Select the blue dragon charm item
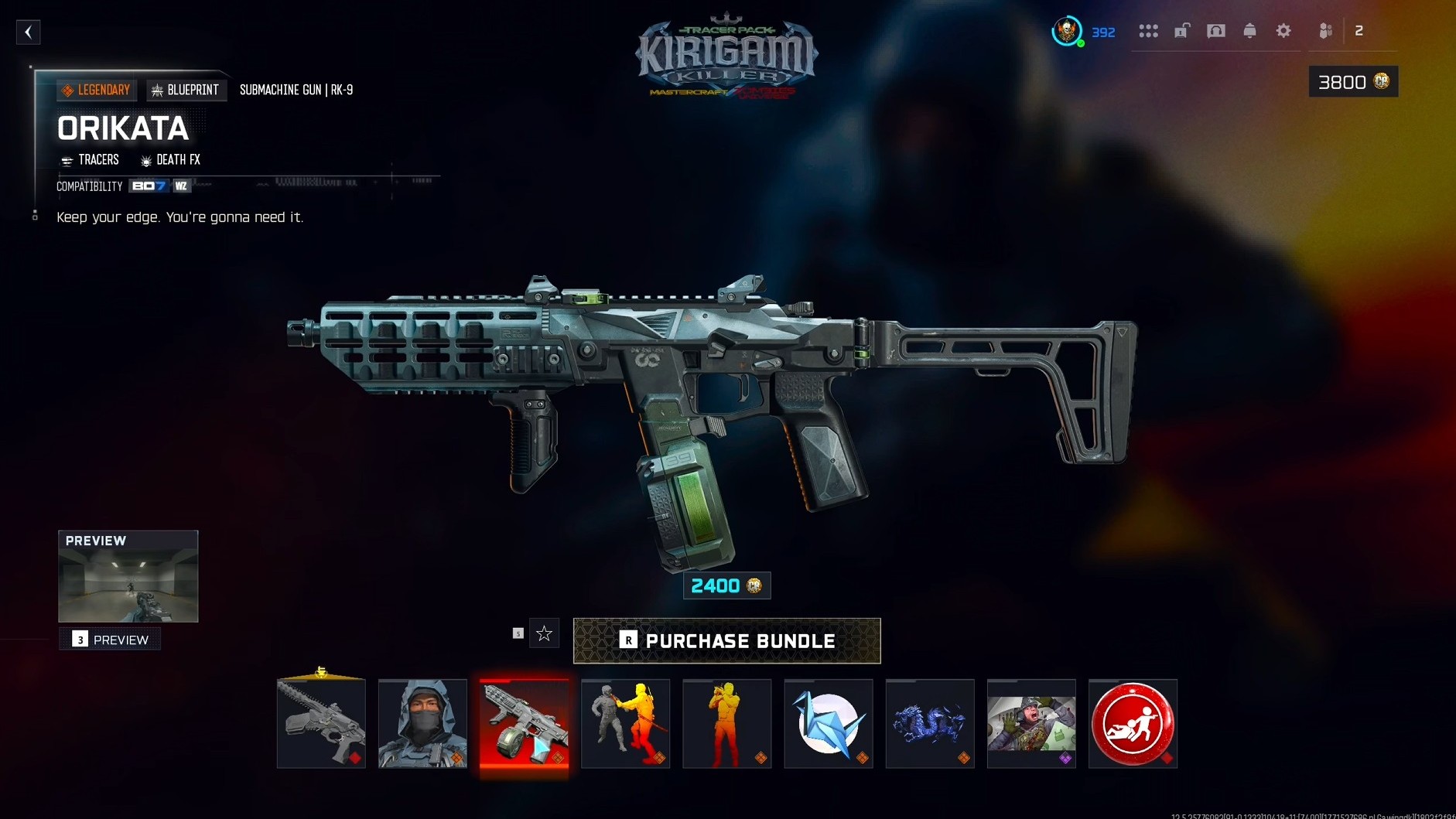Viewport: 1456px width, 819px height. 929,724
